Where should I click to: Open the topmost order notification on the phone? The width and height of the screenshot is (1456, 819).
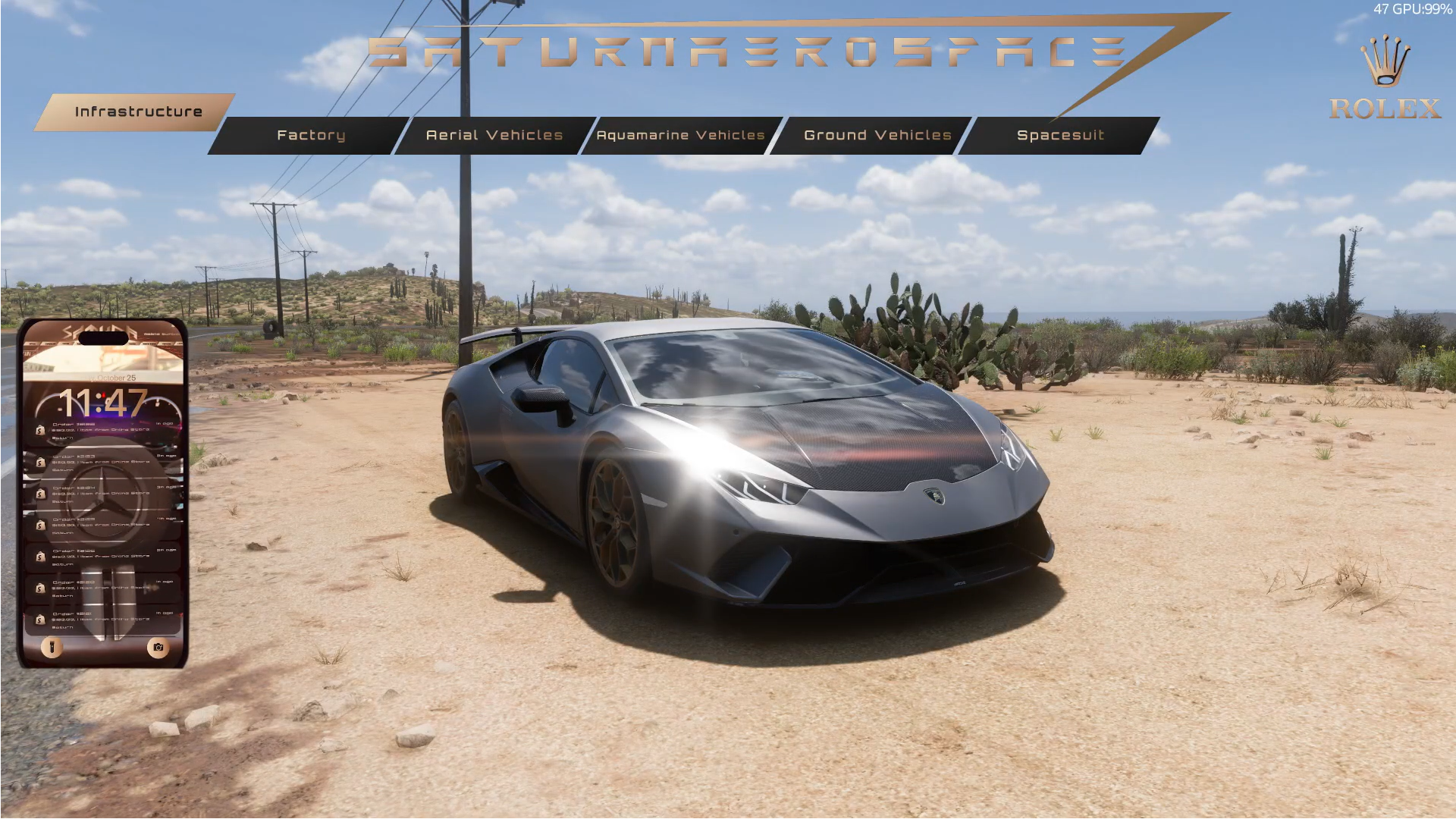104,430
